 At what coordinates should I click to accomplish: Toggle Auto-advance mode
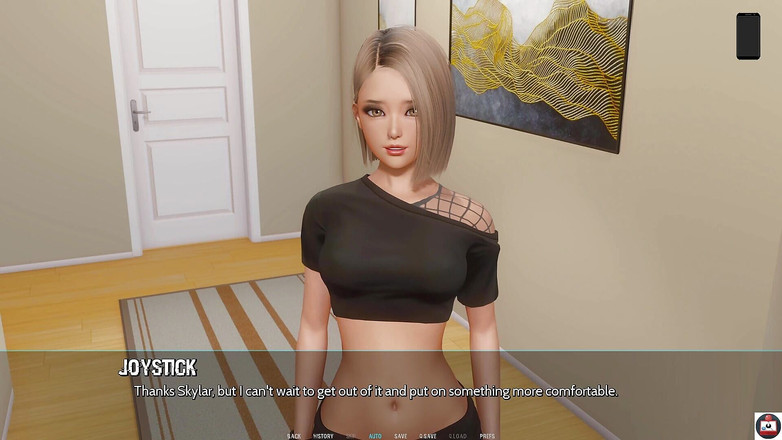click(x=375, y=436)
